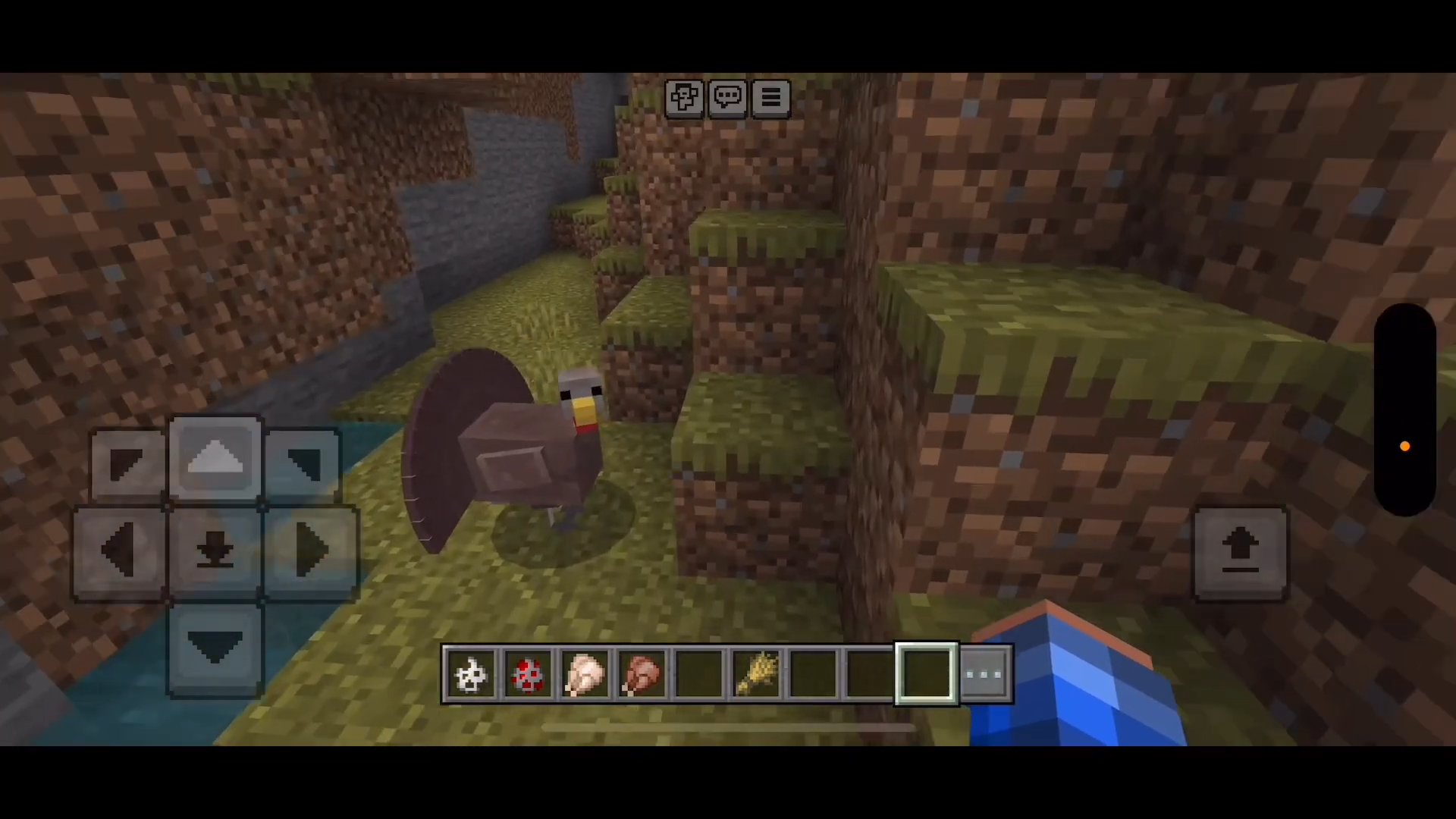Viewport: 1456px width, 819px height.
Task: Tap the move backward arrow
Action: 215,648
